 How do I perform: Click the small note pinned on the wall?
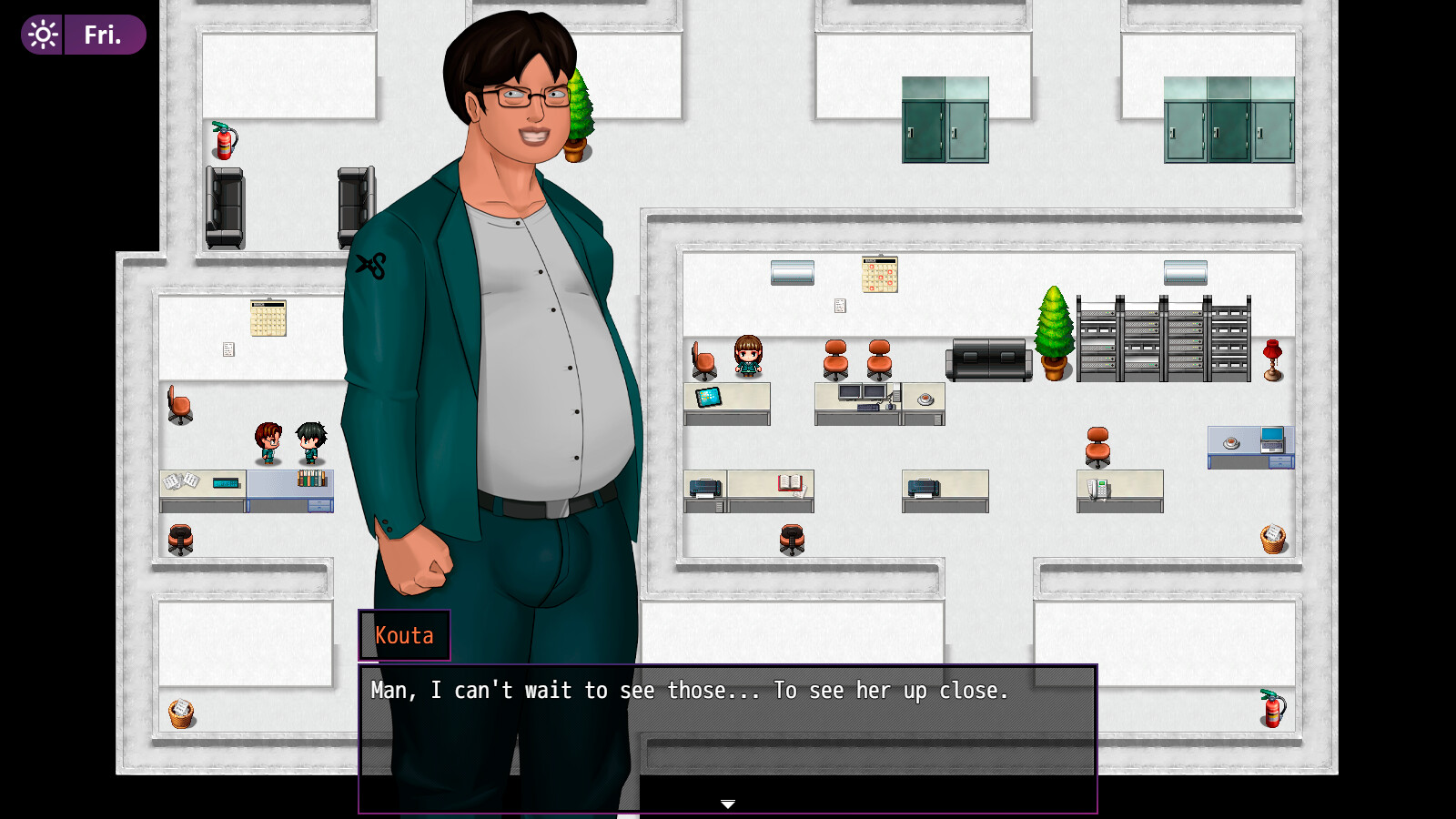(839, 307)
